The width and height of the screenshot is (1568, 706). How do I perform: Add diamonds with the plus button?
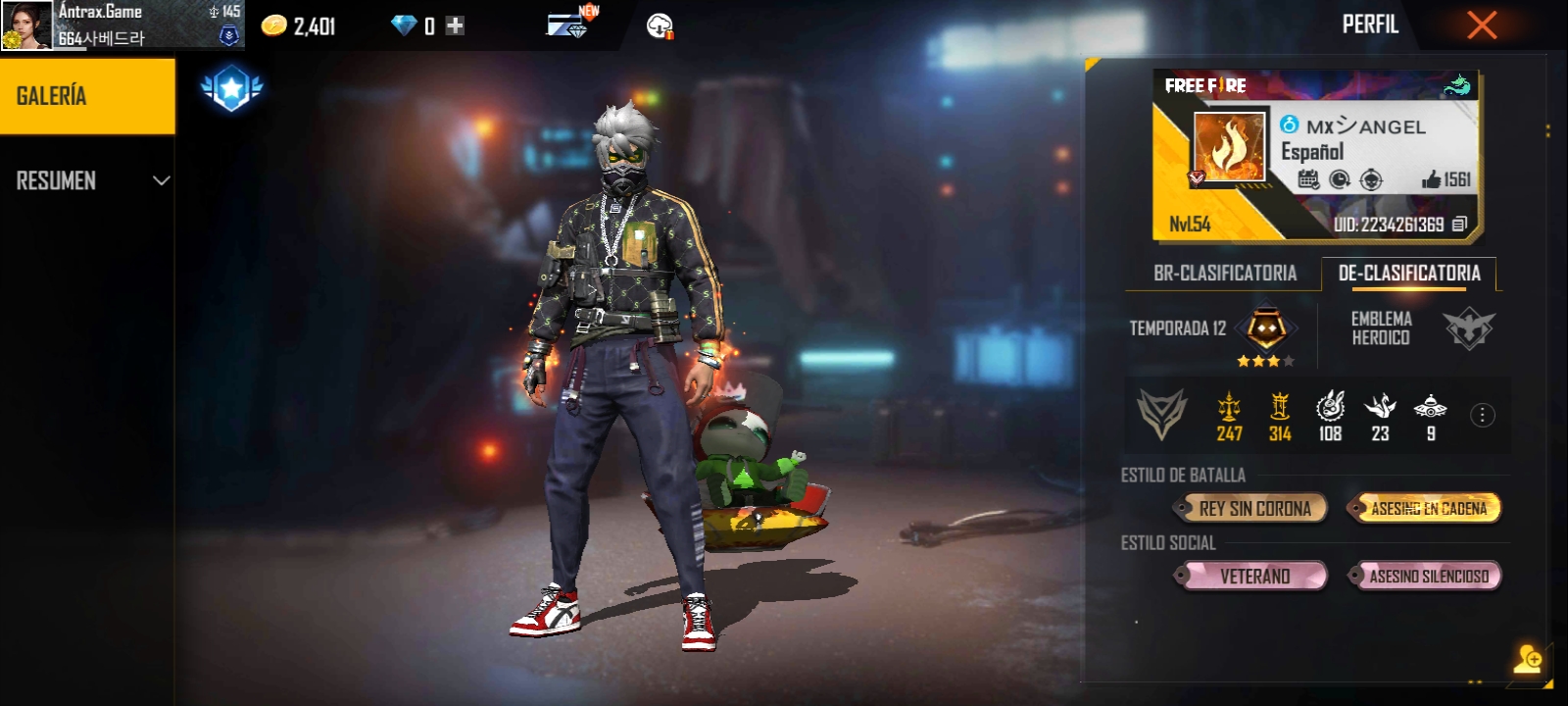coord(455,25)
